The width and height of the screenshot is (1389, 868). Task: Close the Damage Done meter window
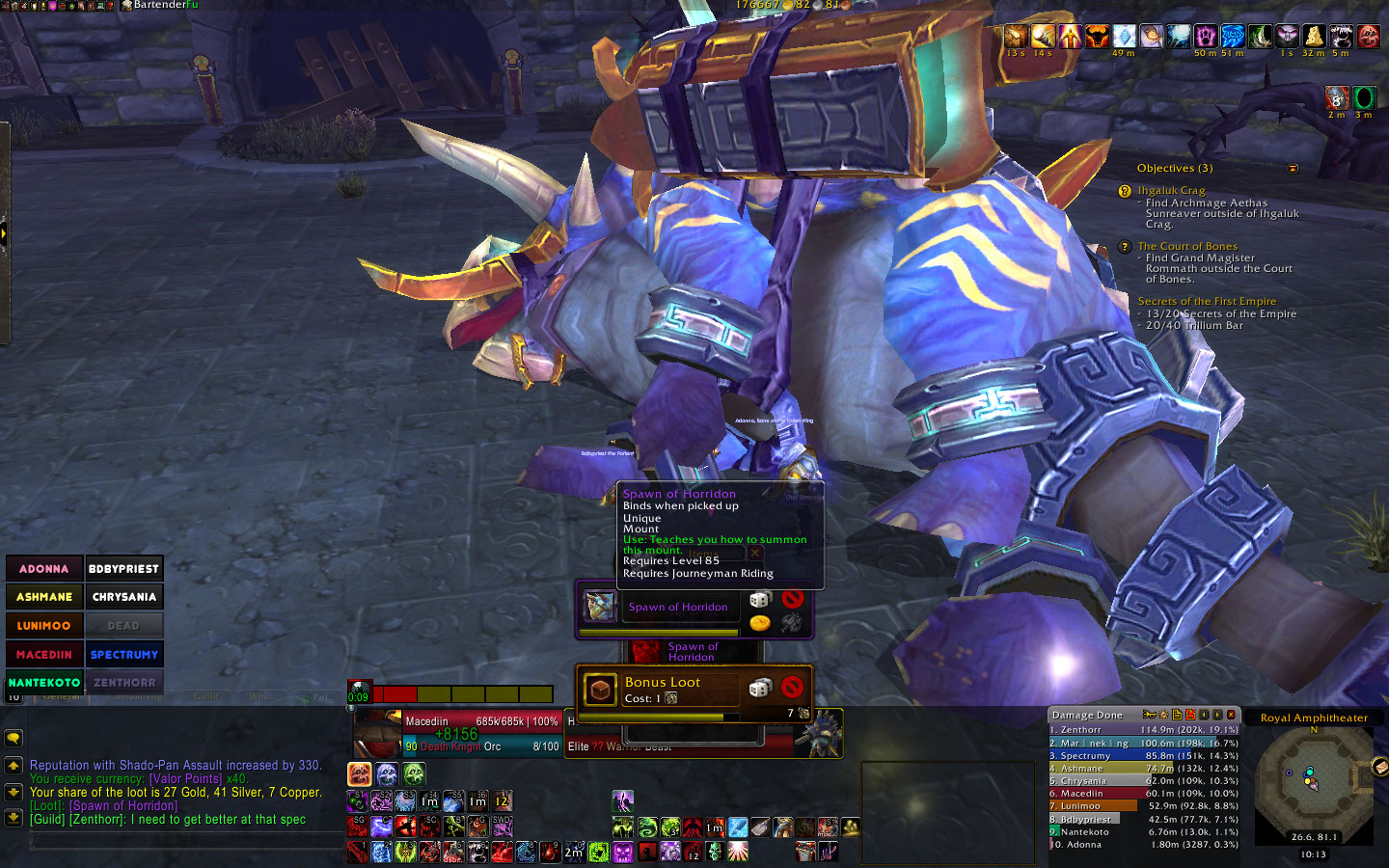(x=1231, y=715)
